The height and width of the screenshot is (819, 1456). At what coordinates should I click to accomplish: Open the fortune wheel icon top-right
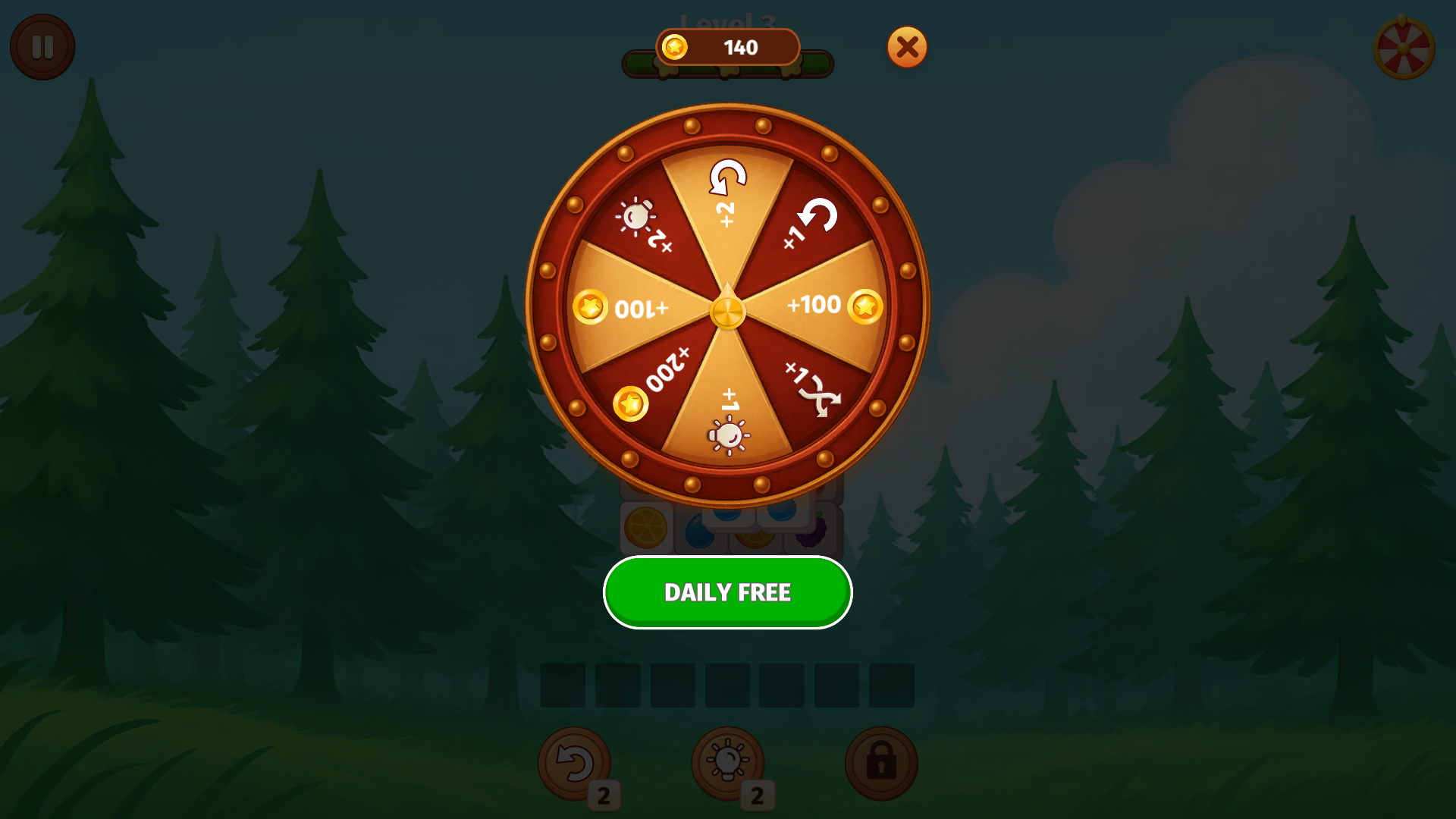1404,47
